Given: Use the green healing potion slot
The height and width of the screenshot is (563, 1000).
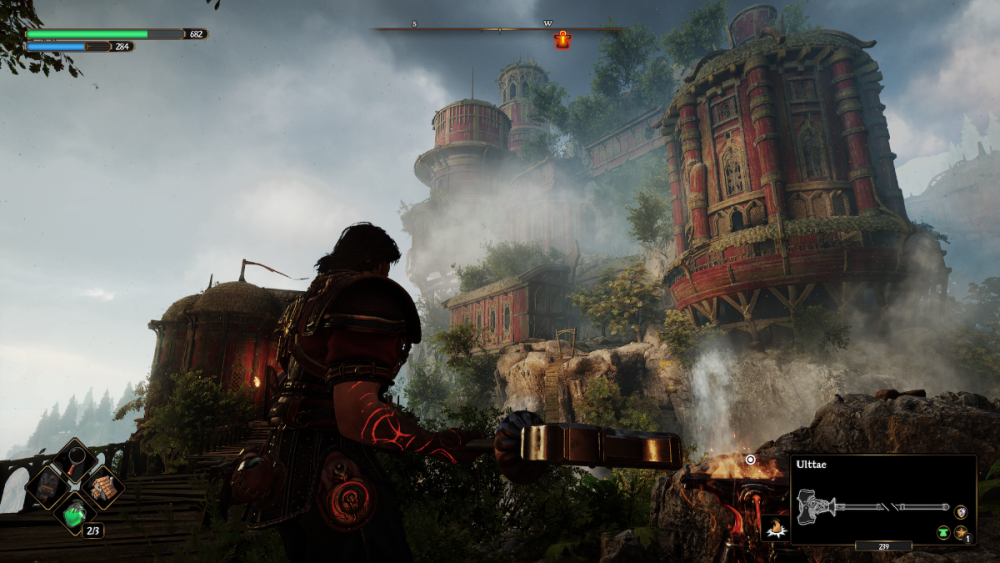Looking at the screenshot, I should [75, 514].
